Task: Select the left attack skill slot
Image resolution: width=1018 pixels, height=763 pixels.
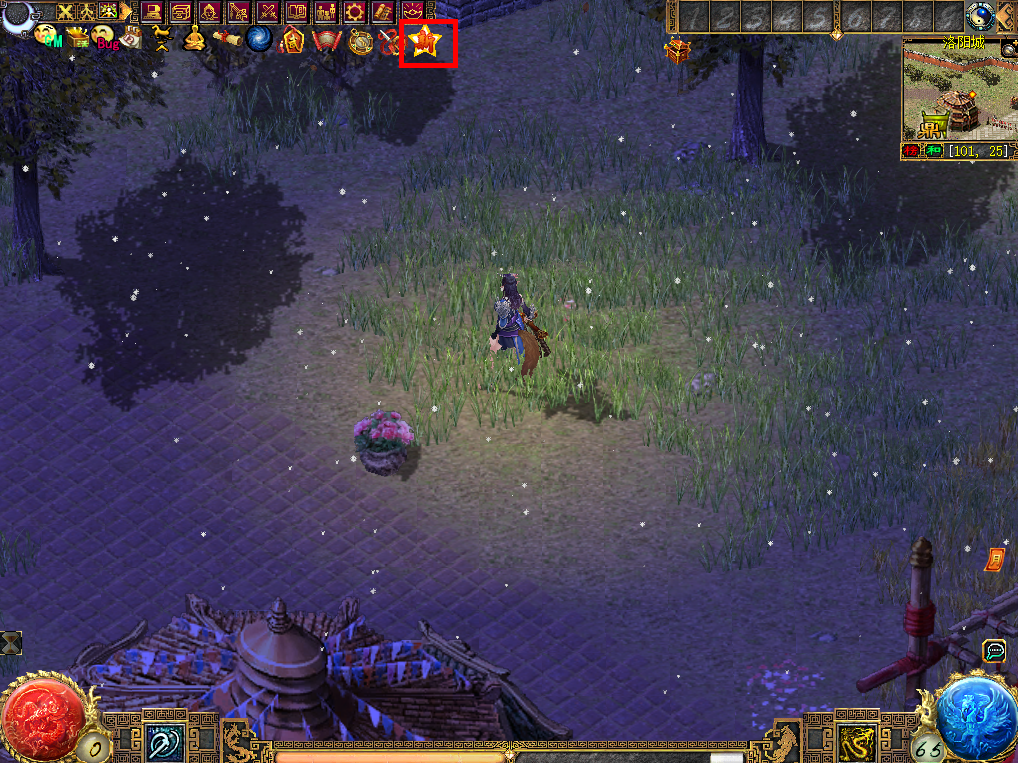Action: tap(161, 741)
